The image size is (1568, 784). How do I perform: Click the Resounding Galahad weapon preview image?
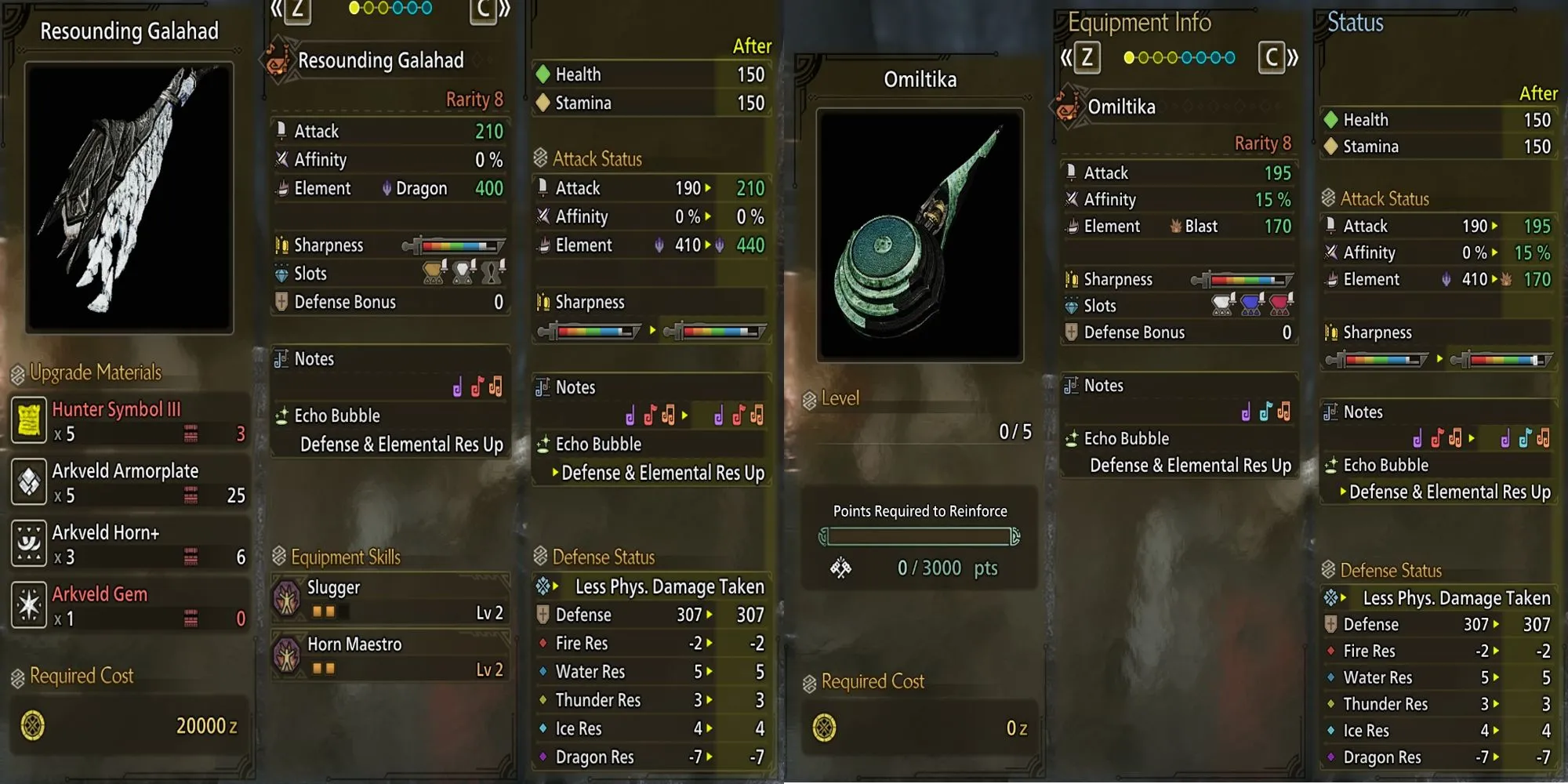click(x=129, y=198)
